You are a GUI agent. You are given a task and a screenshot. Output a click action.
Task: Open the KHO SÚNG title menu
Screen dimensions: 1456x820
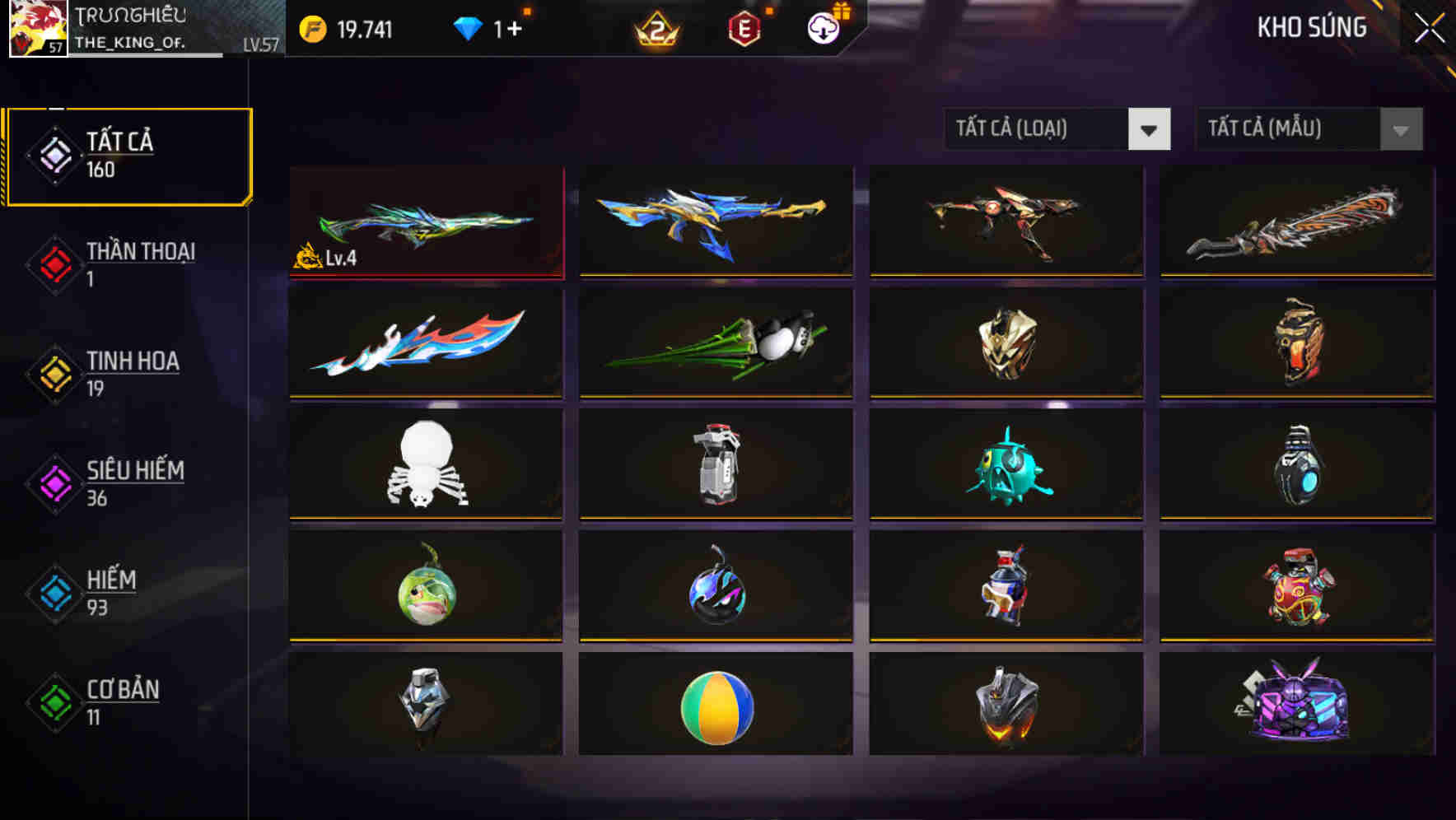coord(1313,27)
